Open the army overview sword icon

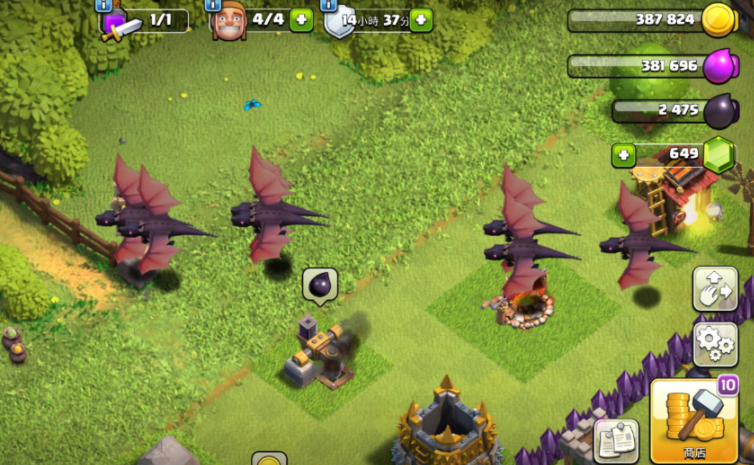click(x=118, y=23)
